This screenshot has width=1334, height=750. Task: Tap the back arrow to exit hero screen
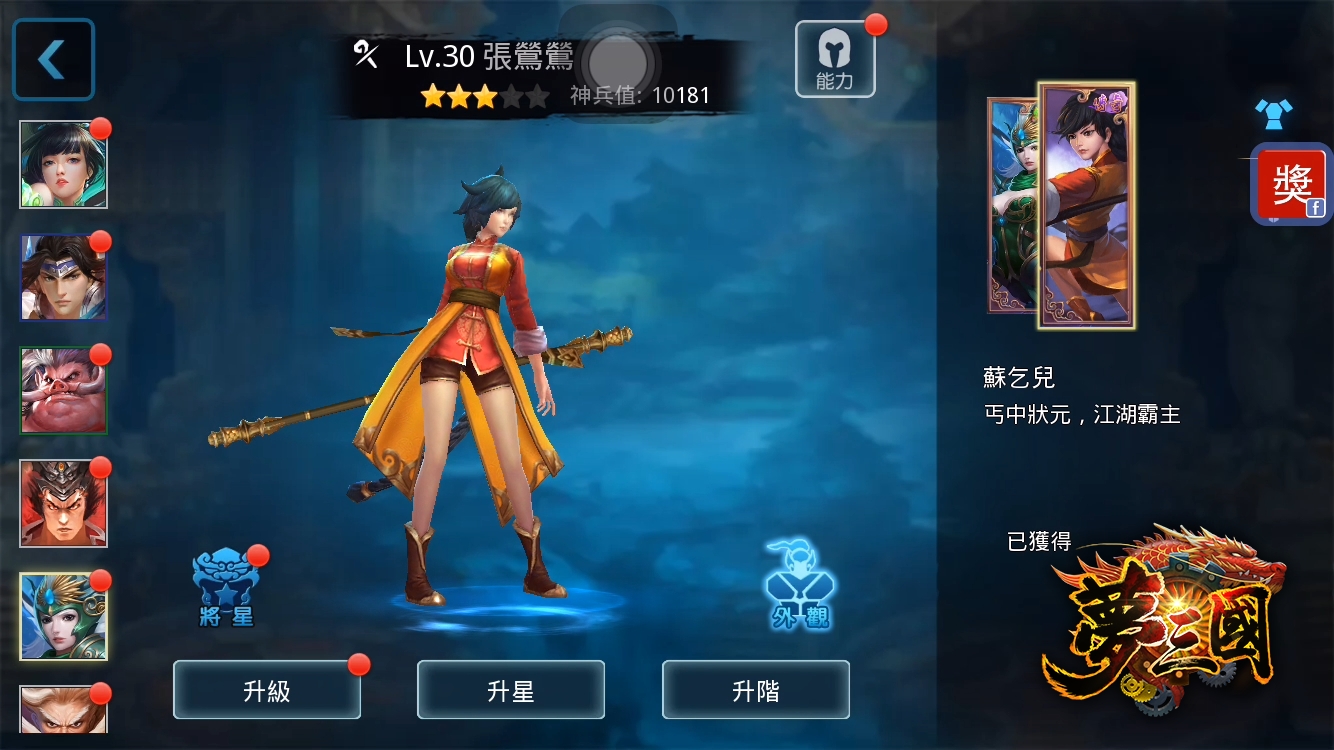tap(53, 58)
